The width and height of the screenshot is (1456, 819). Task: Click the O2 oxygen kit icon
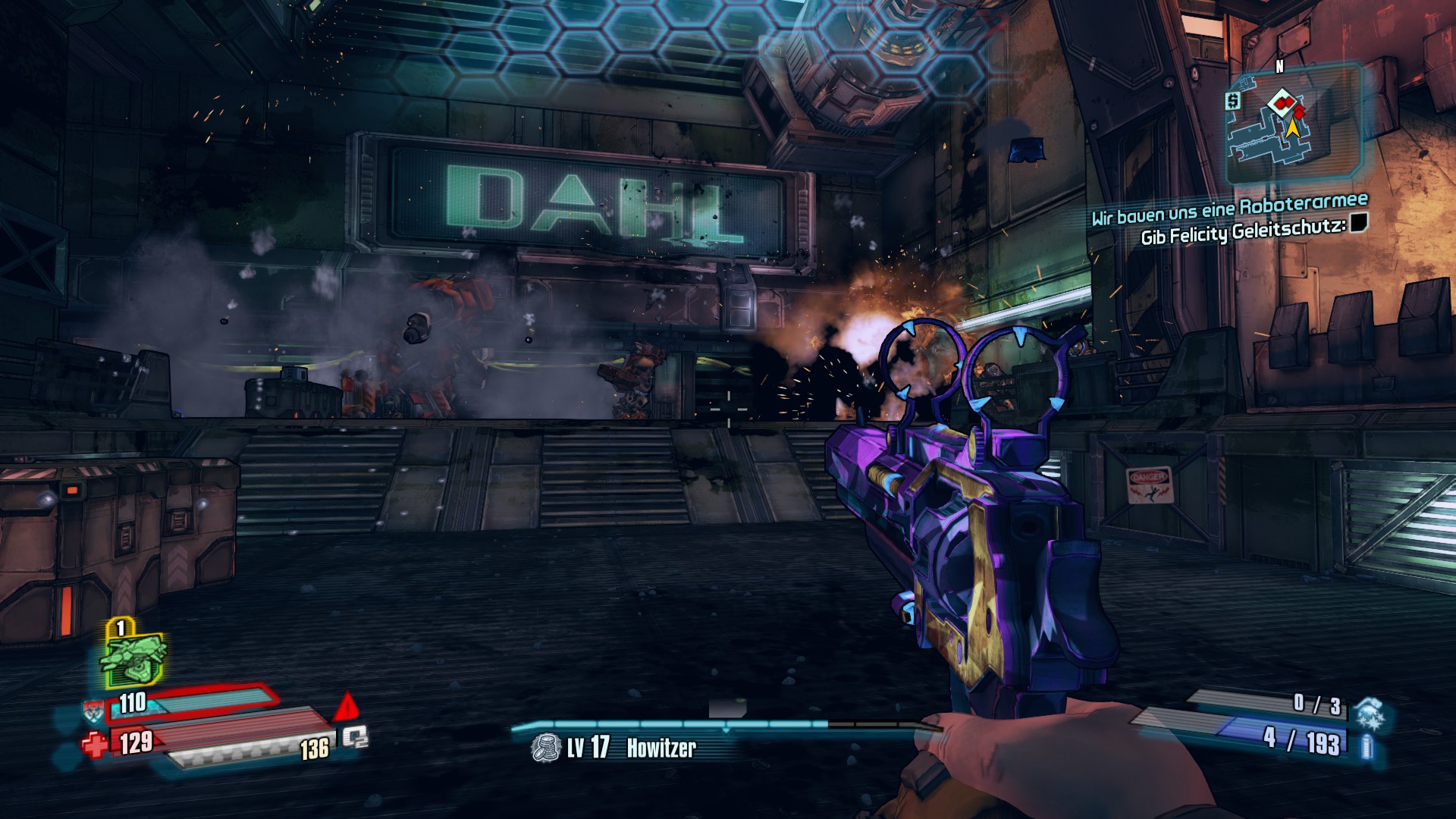coord(354,736)
